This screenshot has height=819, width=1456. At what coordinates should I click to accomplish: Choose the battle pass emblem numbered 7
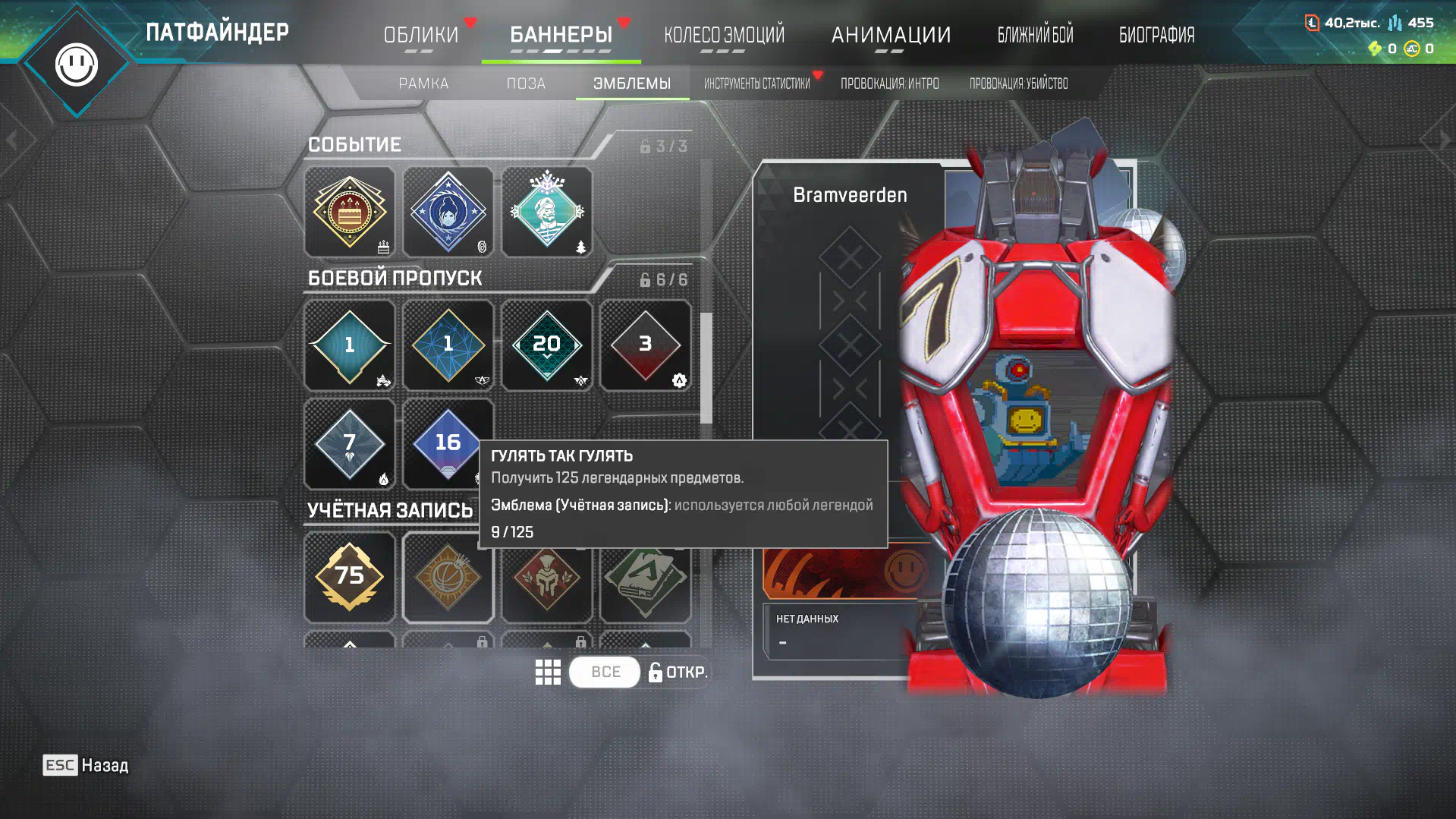[x=350, y=444]
